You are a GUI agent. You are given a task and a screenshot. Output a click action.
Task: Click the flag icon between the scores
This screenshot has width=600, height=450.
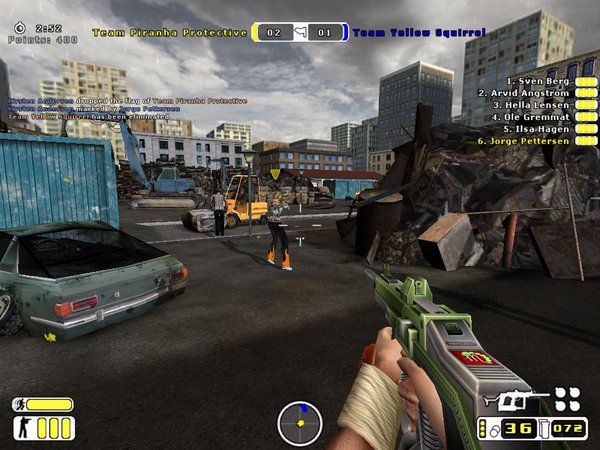[x=299, y=33]
